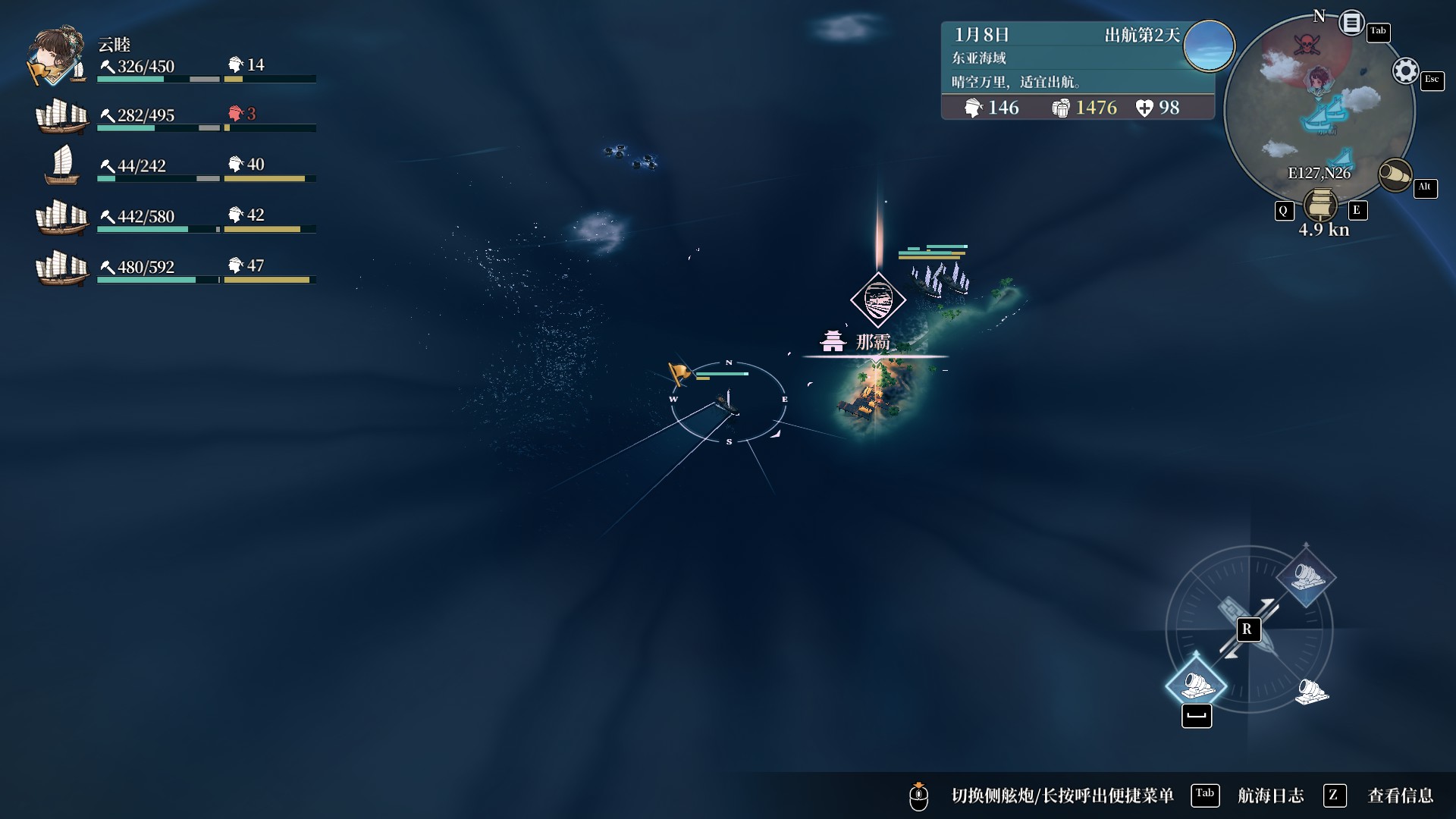The width and height of the screenshot is (1456, 819).
Task: Click the sail speed icon below the minimap
Action: pos(1320,206)
